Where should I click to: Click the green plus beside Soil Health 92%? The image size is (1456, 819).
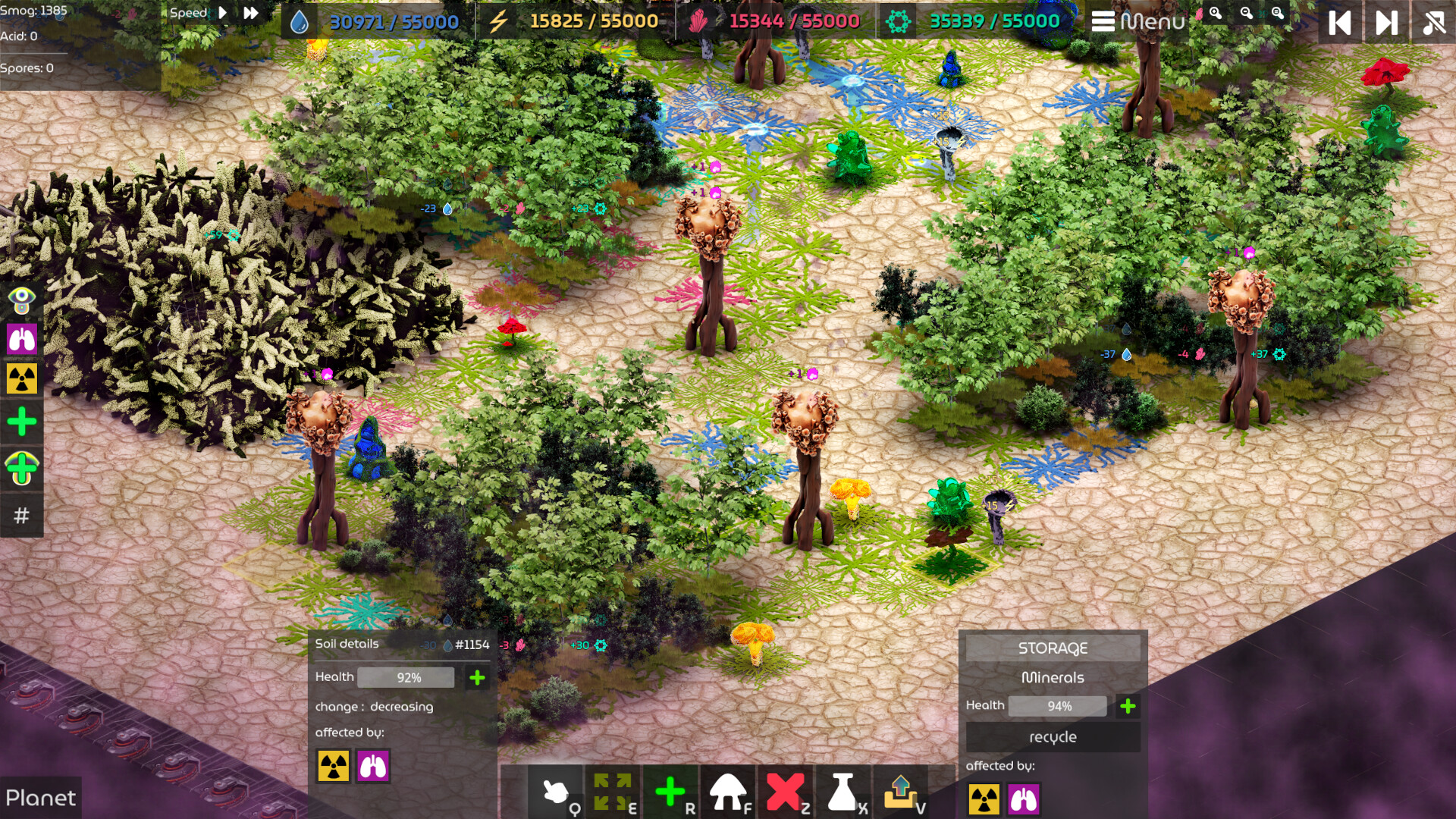(x=476, y=676)
